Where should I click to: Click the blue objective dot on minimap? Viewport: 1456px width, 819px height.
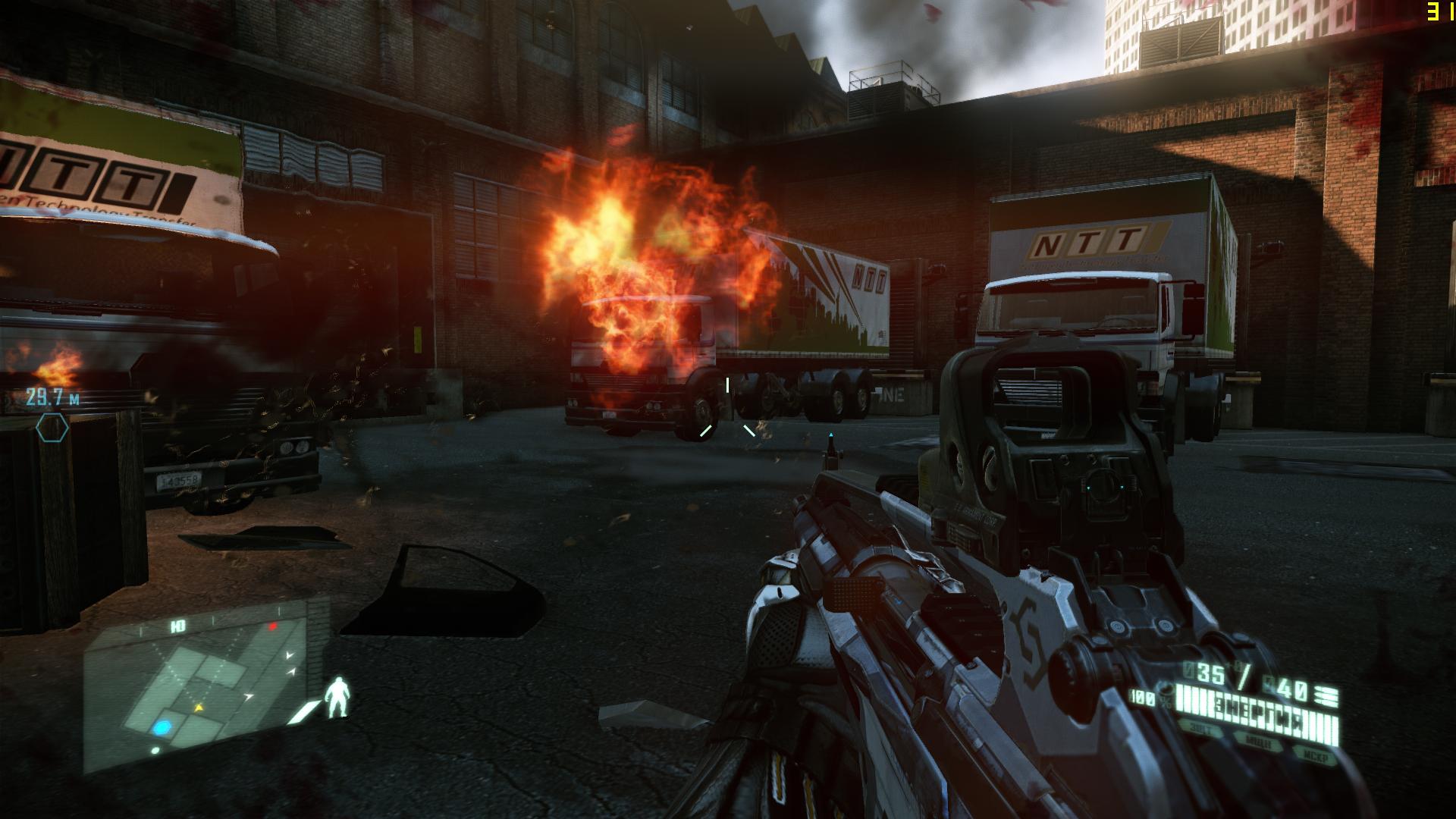(162, 728)
